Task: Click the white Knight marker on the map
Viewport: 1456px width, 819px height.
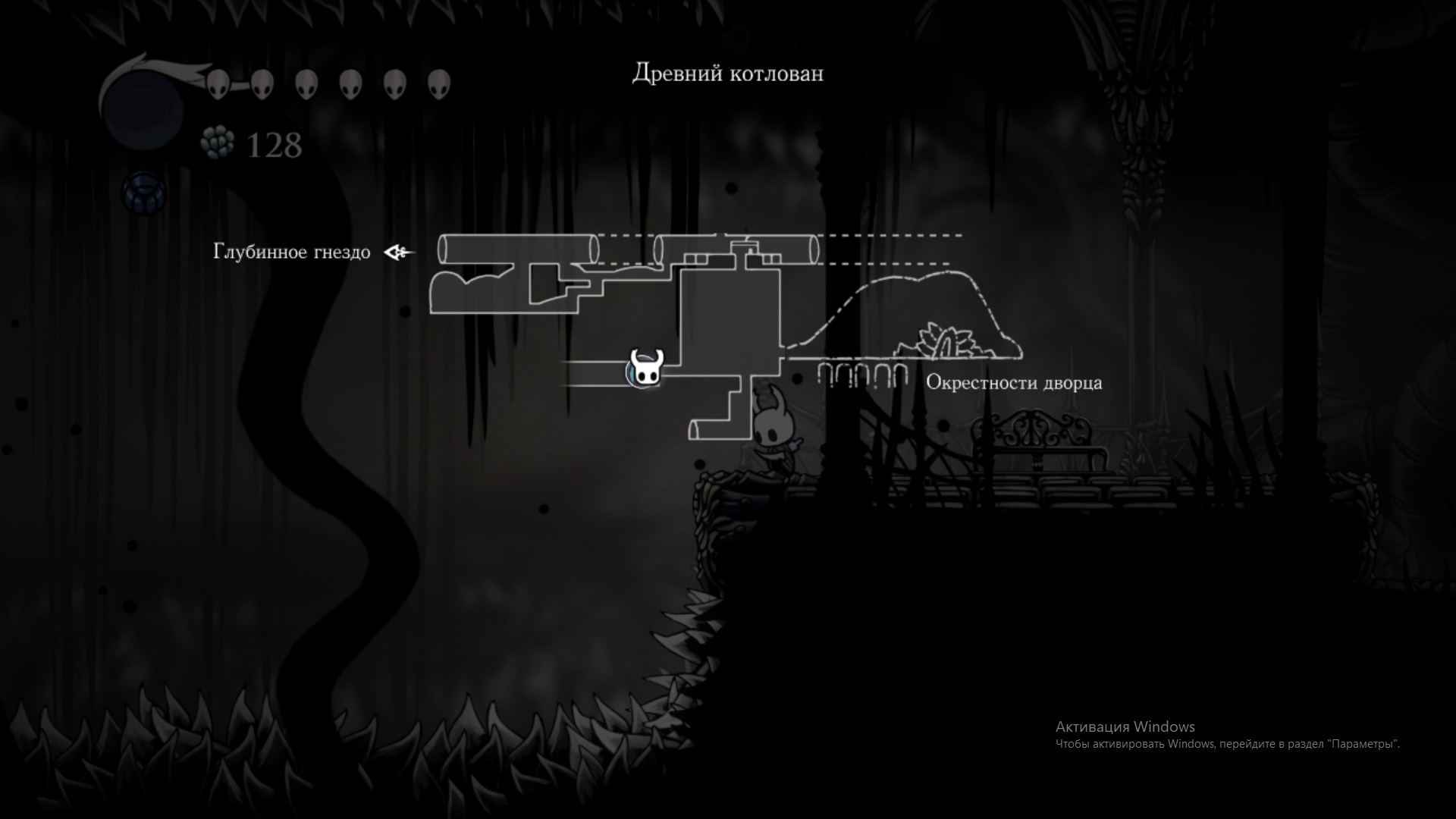Action: click(x=644, y=369)
